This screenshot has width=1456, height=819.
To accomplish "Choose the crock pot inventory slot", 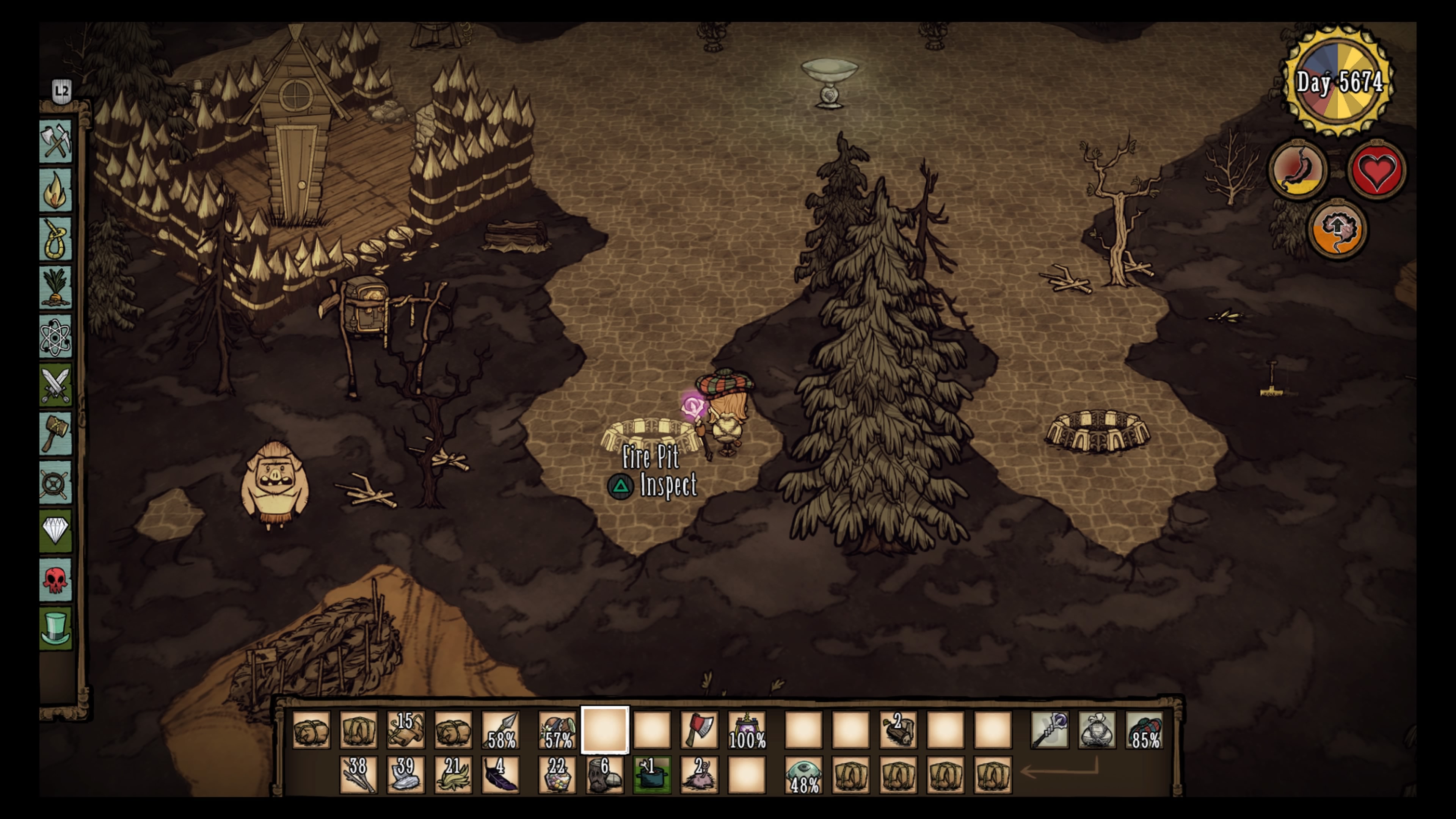I will (x=652, y=774).
